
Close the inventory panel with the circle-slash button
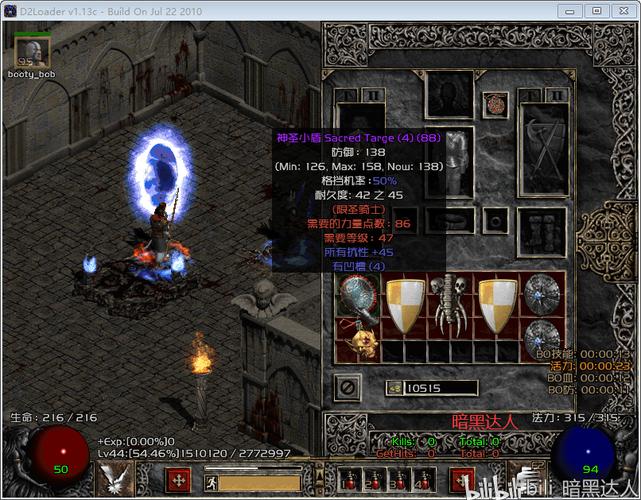click(349, 385)
